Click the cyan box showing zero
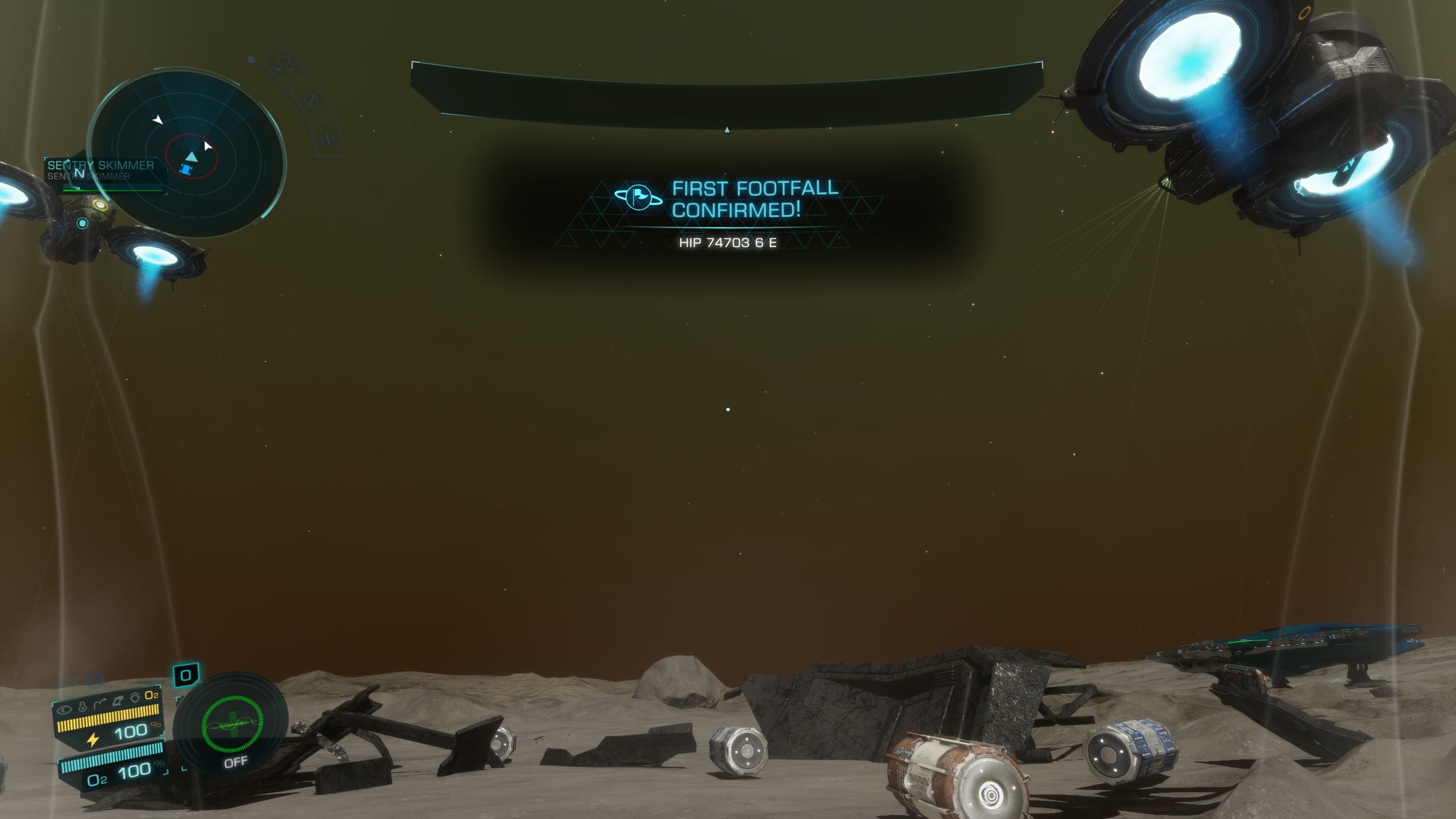Image resolution: width=1456 pixels, height=819 pixels. point(185,676)
